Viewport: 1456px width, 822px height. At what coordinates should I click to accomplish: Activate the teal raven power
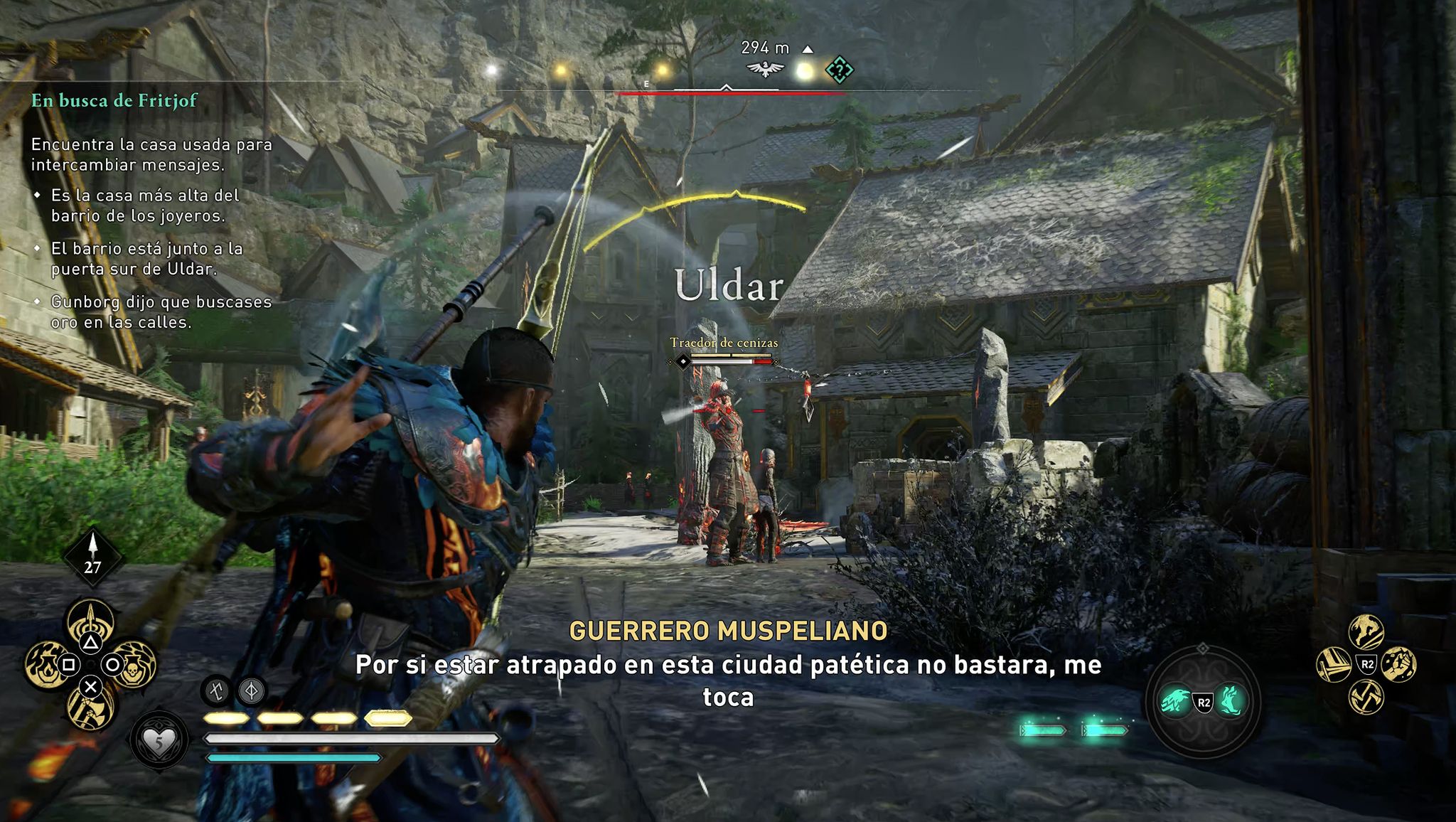click(x=1175, y=701)
